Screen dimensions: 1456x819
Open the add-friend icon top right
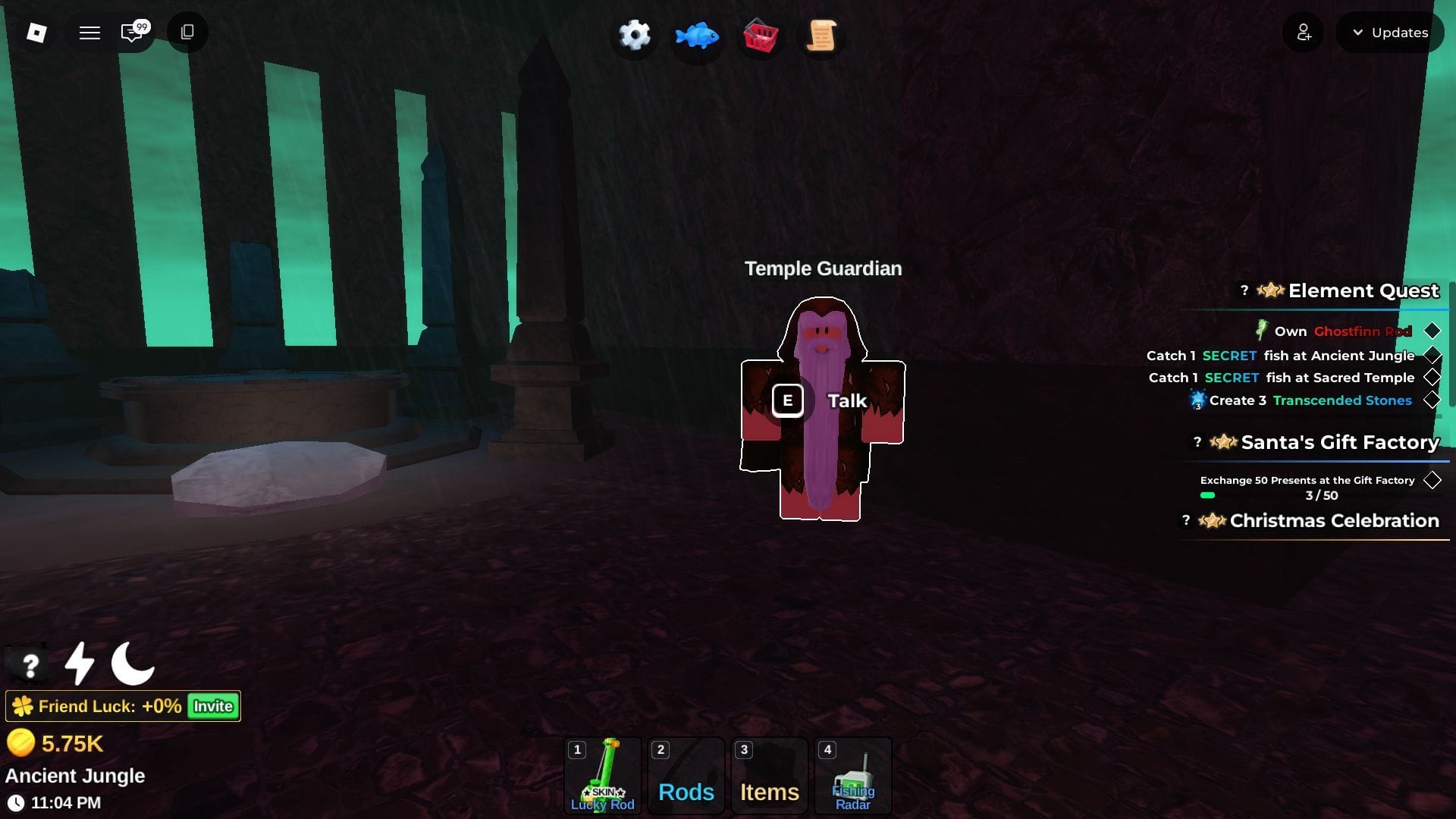(x=1303, y=33)
